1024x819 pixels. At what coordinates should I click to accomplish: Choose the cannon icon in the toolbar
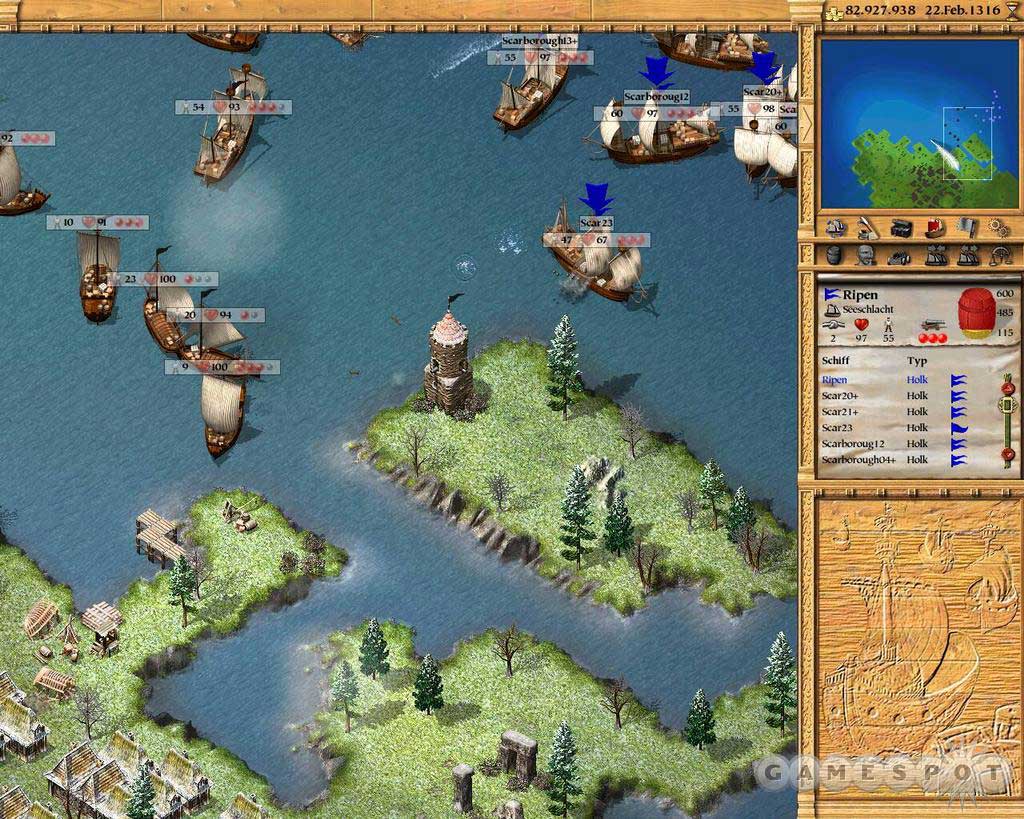(x=900, y=256)
